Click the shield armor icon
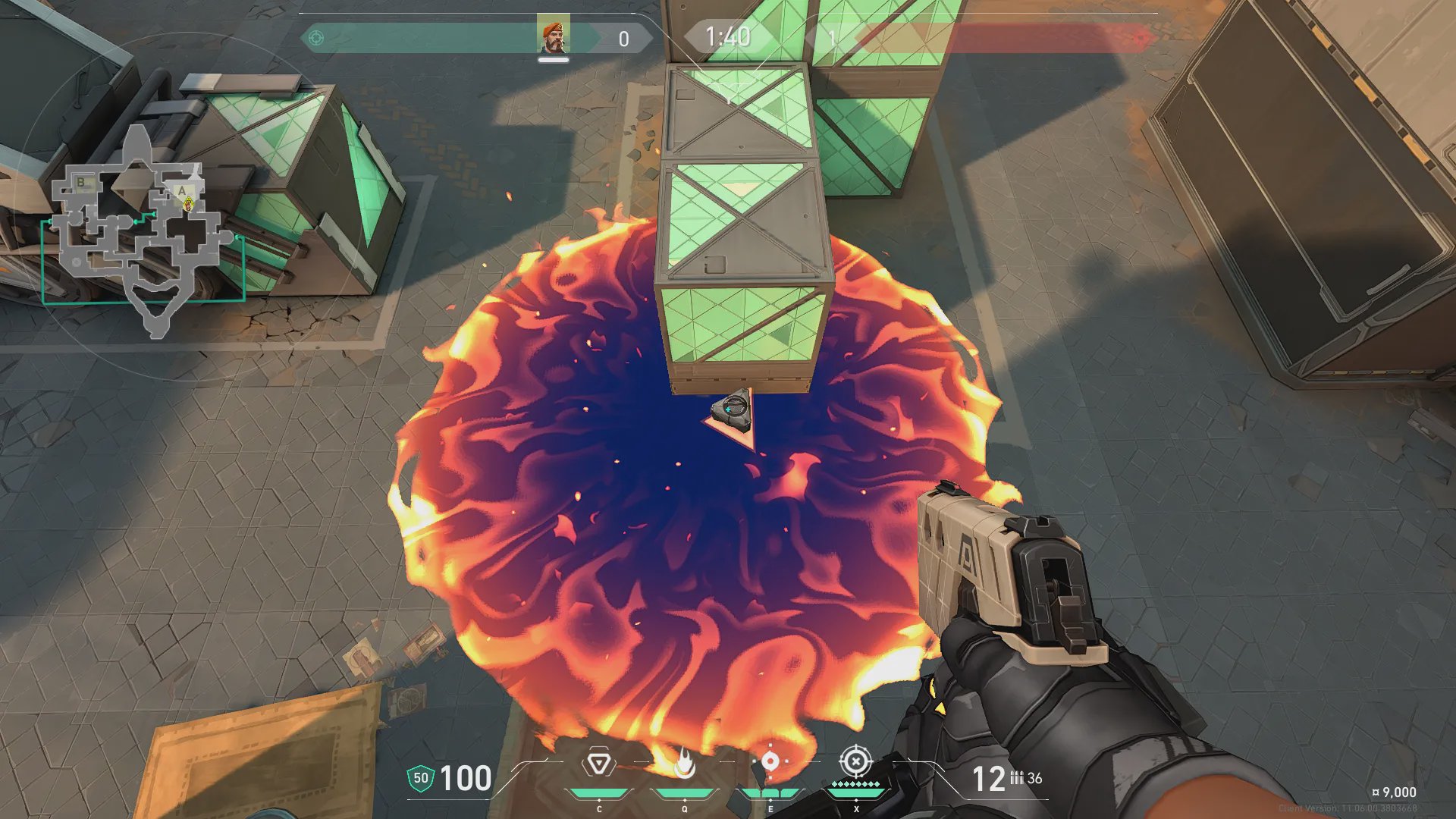The width and height of the screenshot is (1456, 819). point(420,778)
